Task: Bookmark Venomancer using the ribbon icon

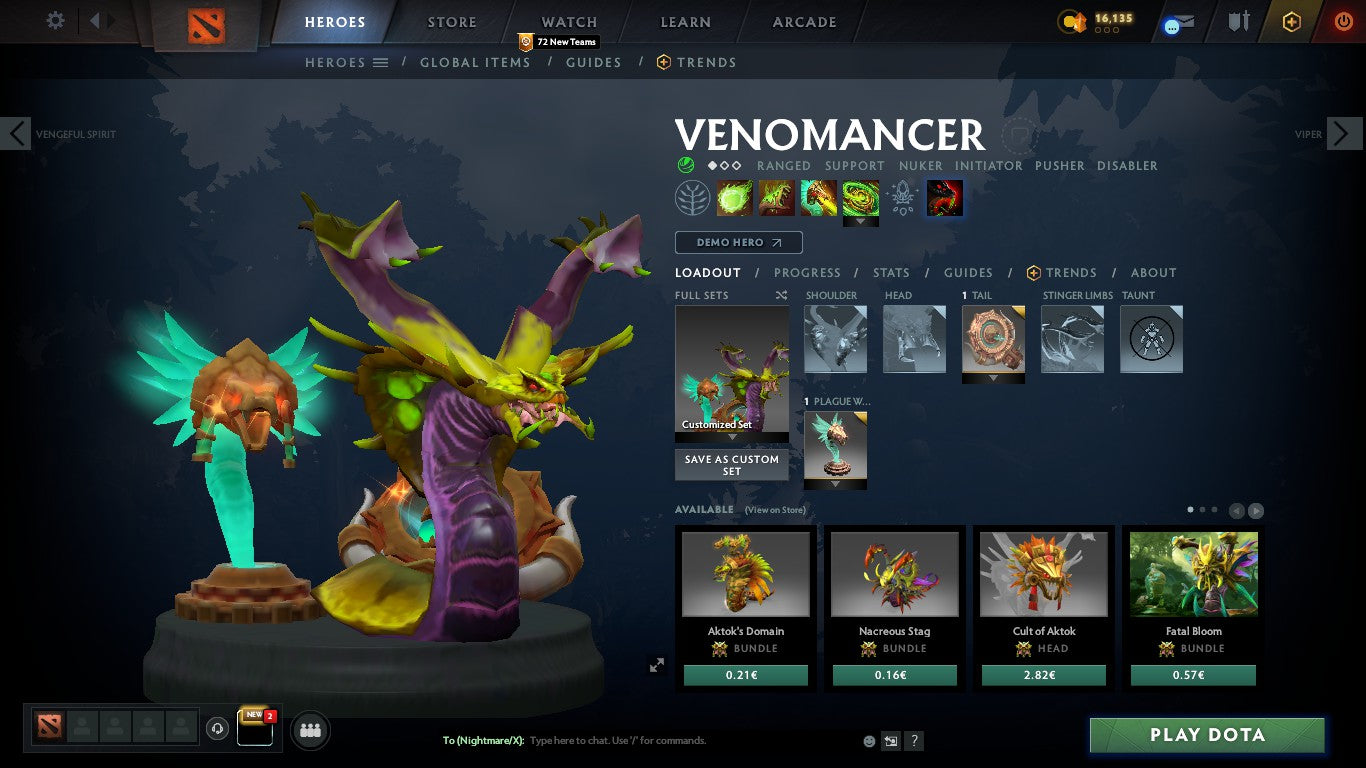Action: (1018, 136)
